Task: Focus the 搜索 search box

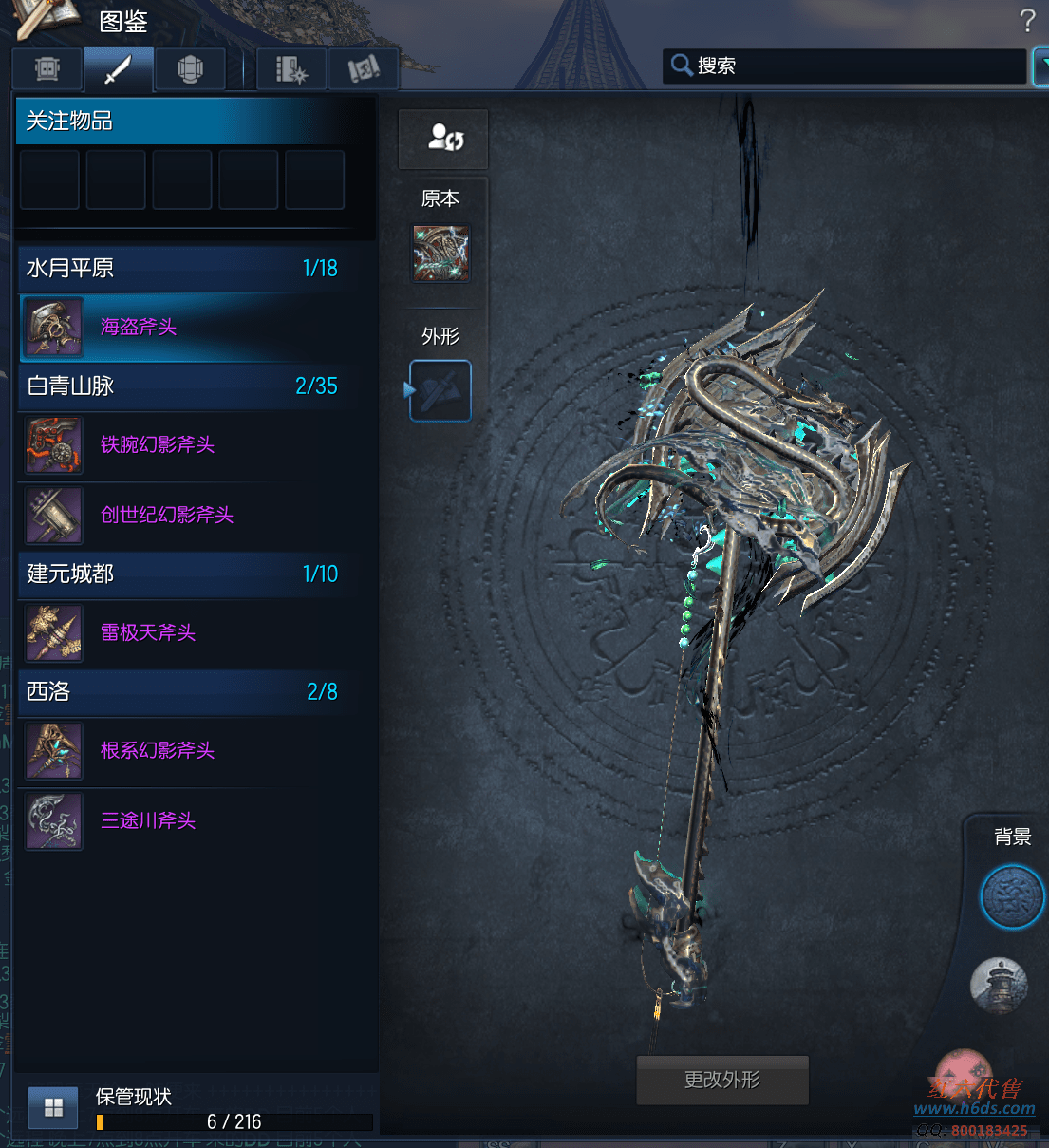Action: coord(854,66)
